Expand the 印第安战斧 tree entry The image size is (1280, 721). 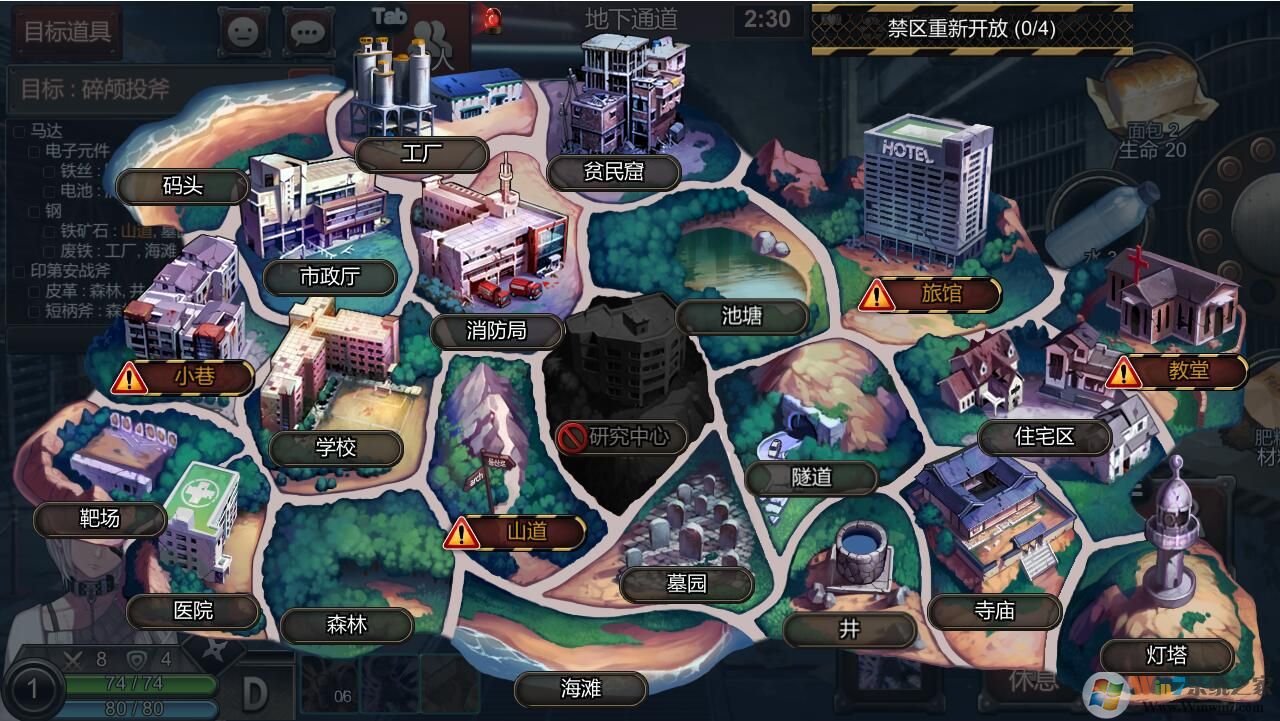[x=19, y=271]
